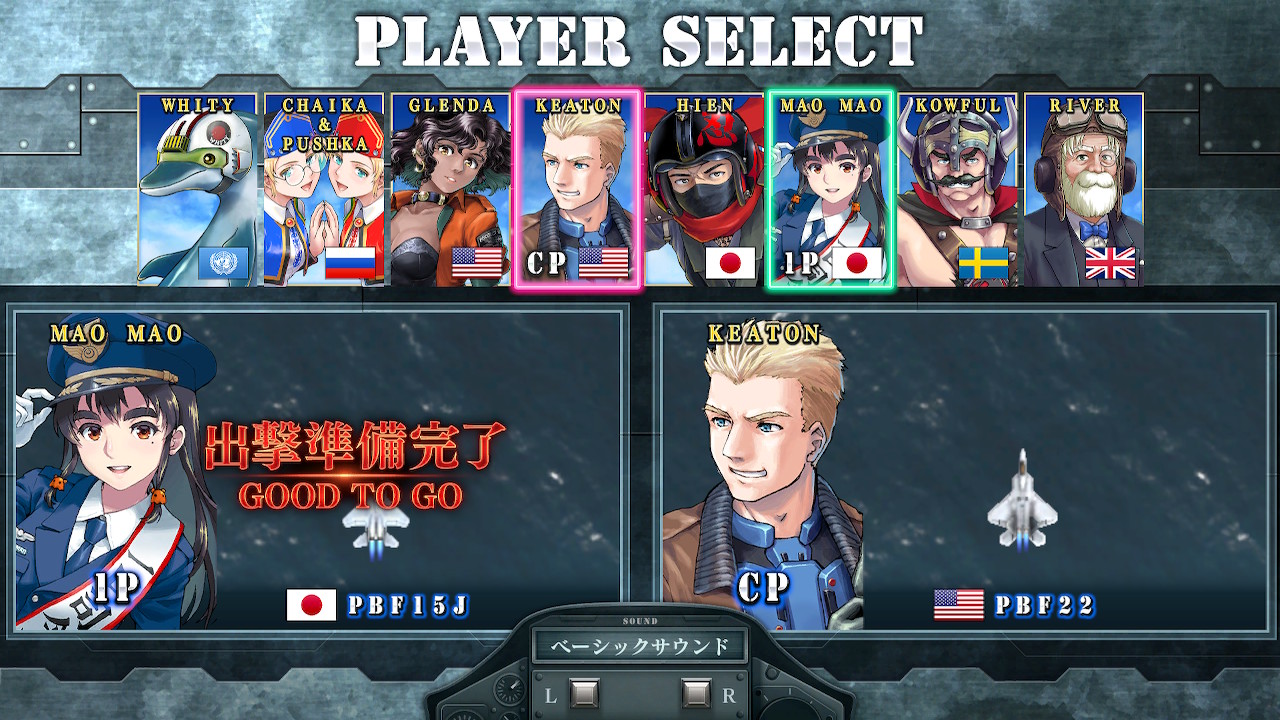Image resolution: width=1280 pixels, height=720 pixels.
Task: Click the sound mode display box
Action: click(640, 646)
